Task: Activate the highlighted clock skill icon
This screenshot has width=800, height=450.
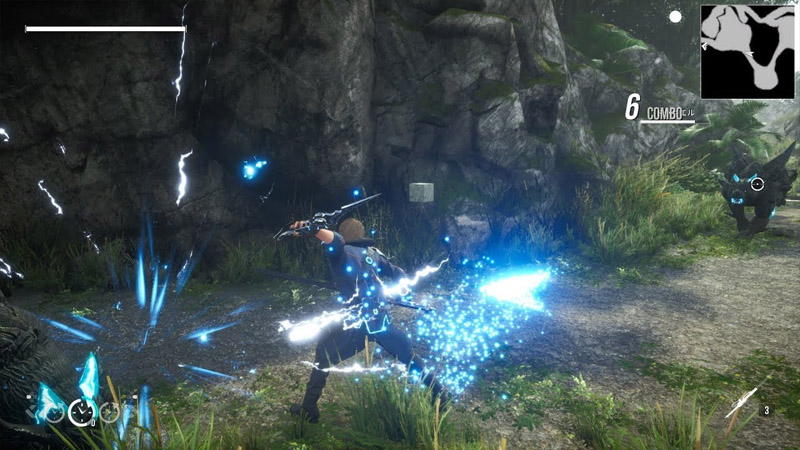Action: point(79,410)
